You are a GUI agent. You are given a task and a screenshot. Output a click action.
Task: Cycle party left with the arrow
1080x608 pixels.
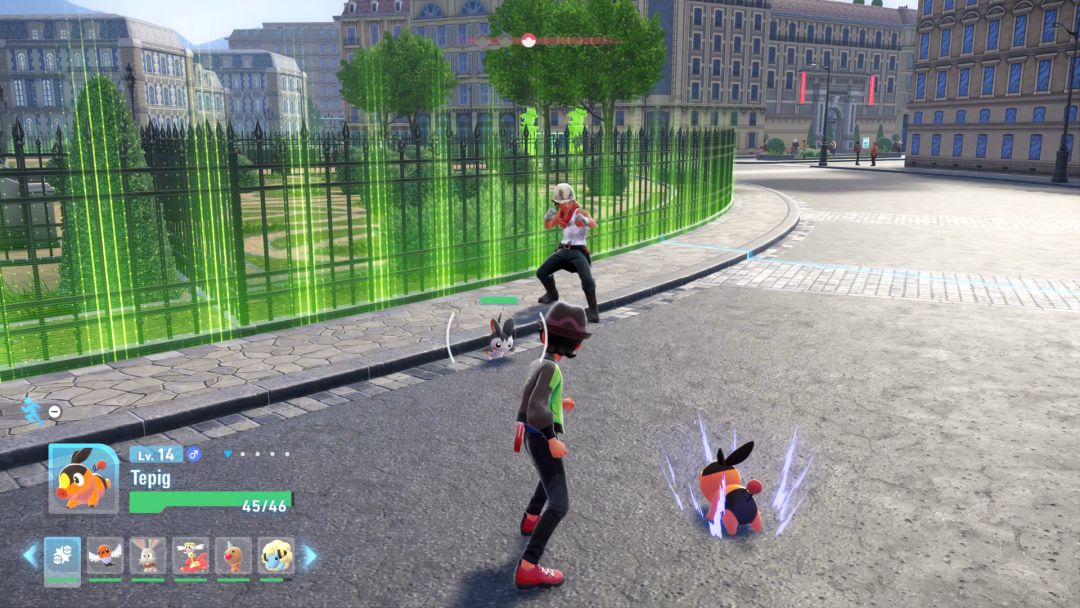(30, 555)
